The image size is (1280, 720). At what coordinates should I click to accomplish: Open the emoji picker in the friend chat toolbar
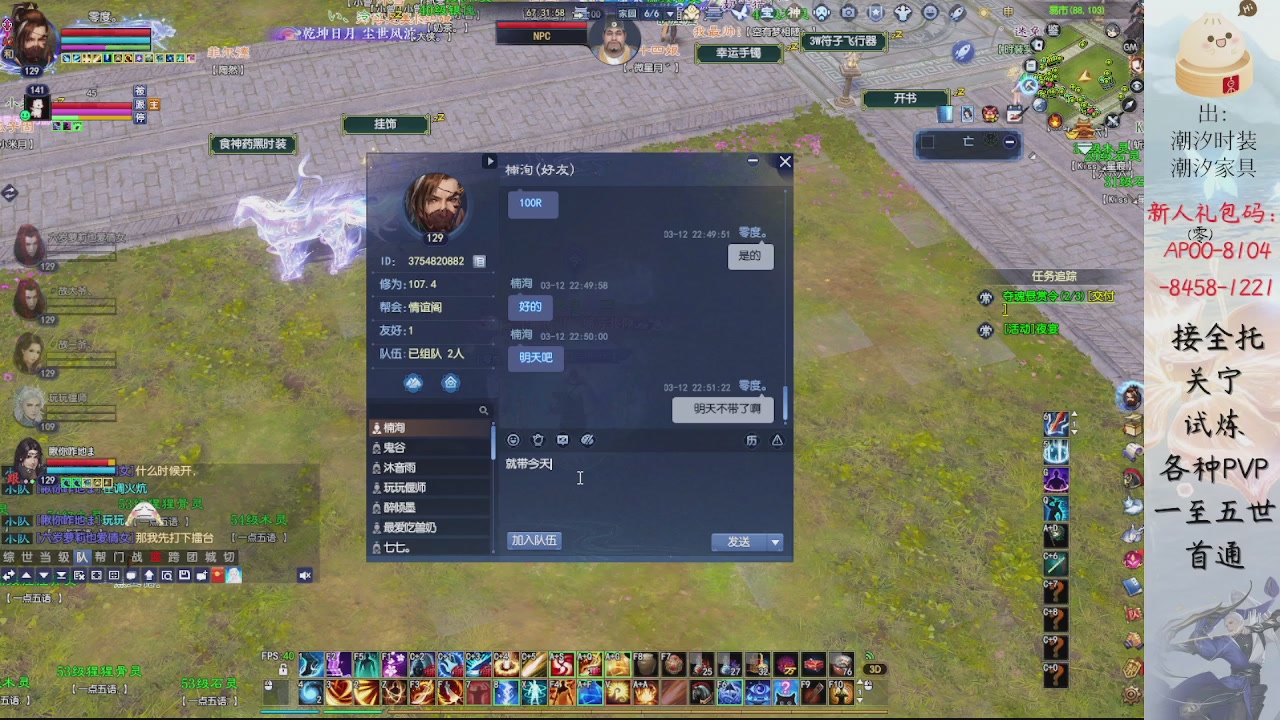click(x=514, y=440)
